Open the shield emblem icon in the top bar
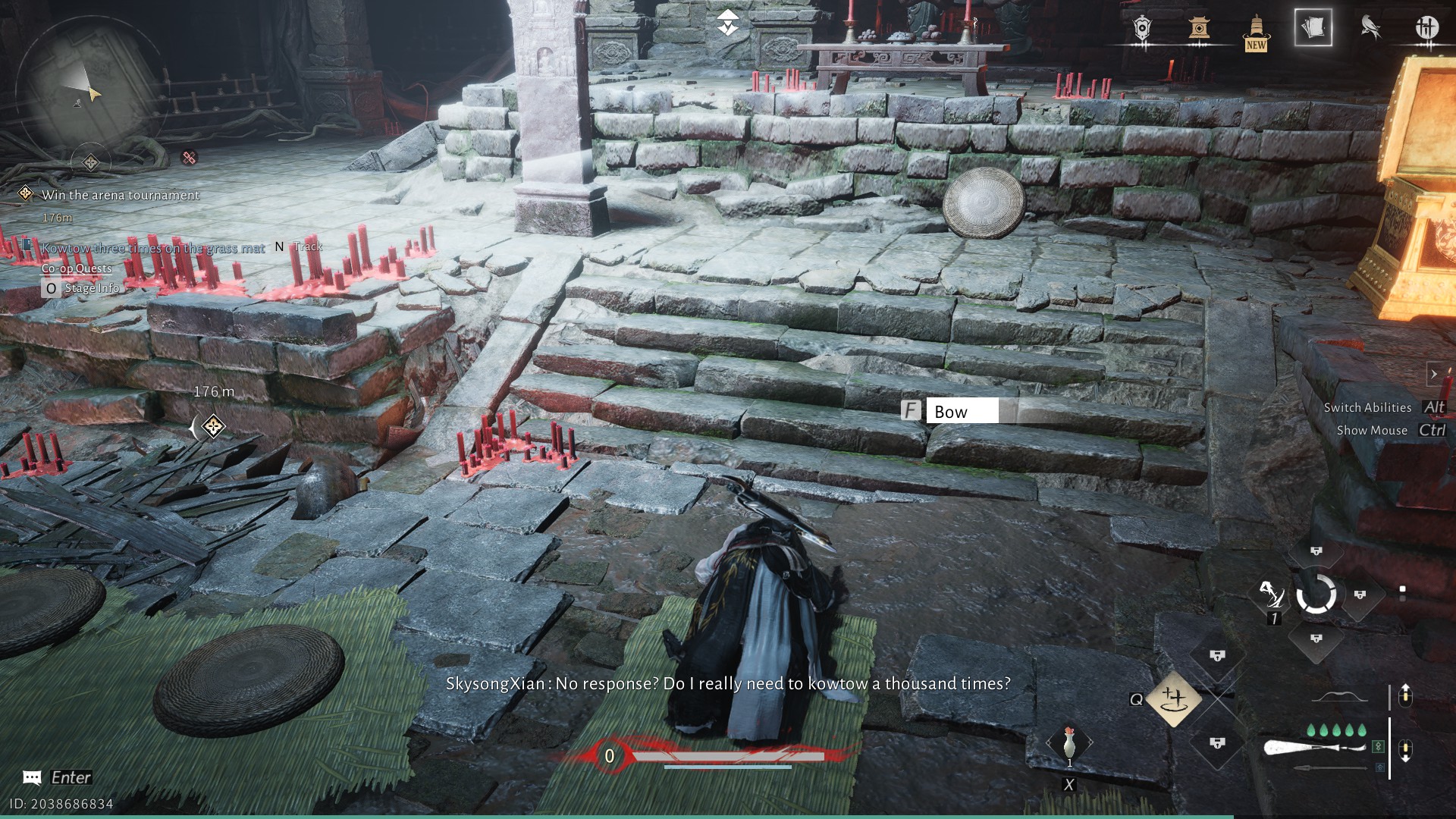This screenshot has width=1456, height=819. pyautogui.click(x=1142, y=29)
